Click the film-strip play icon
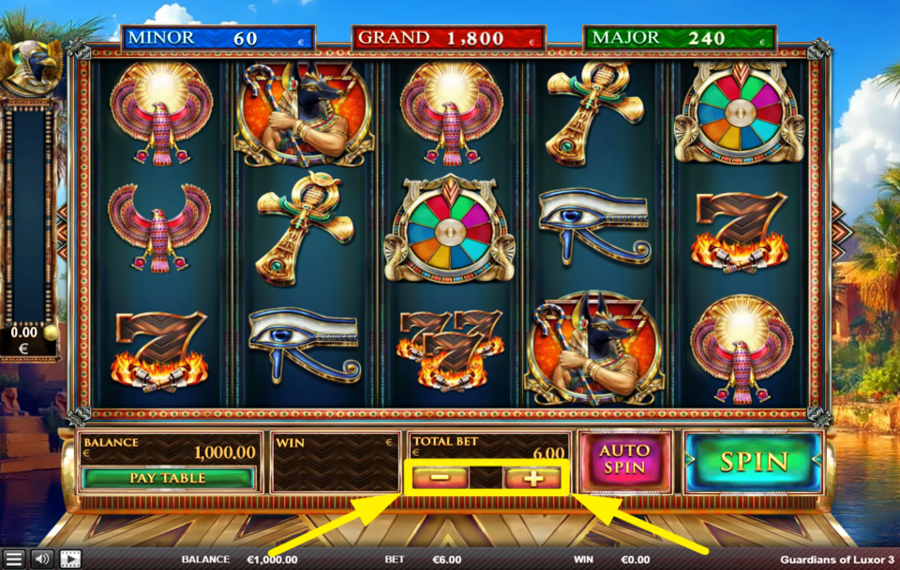This screenshot has height=570, width=900. (x=70, y=559)
